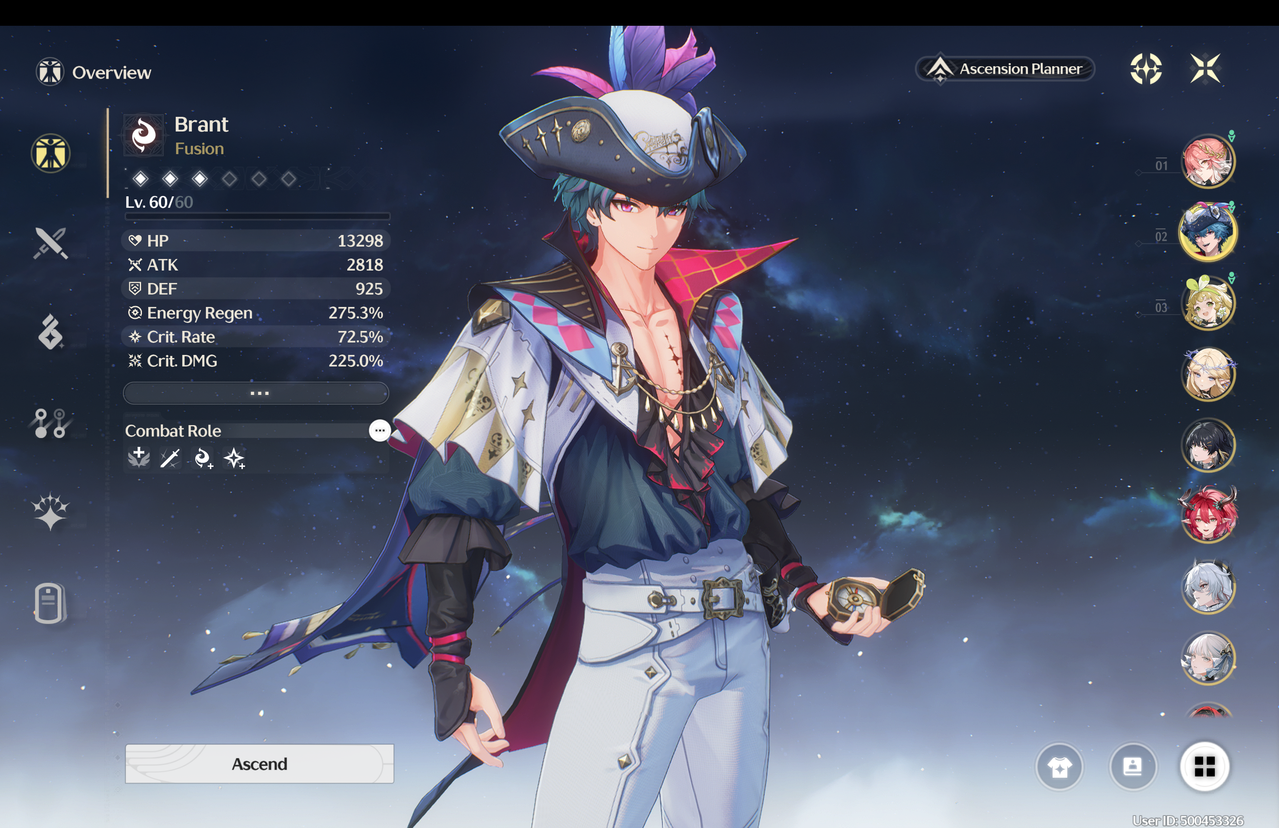The height and width of the screenshot is (828, 1279).
Task: Select Brant's portrait in slot 02
Action: point(1208,232)
